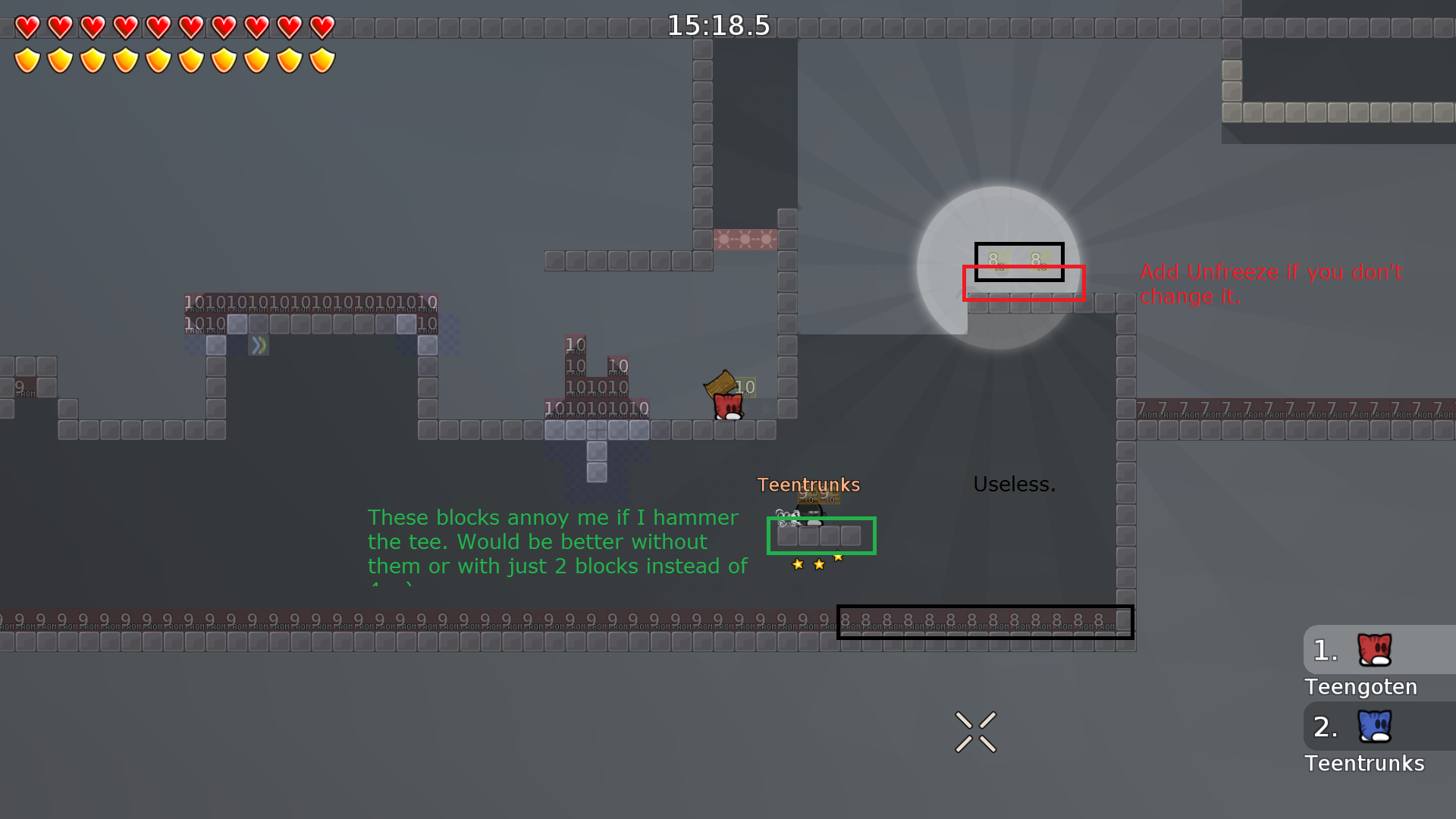Open the dotted checkpoint tile beneath the platform

(x=596, y=454)
